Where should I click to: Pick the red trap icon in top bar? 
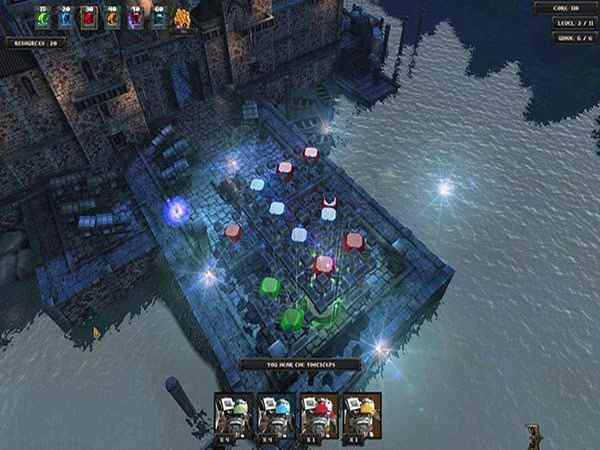(x=89, y=18)
